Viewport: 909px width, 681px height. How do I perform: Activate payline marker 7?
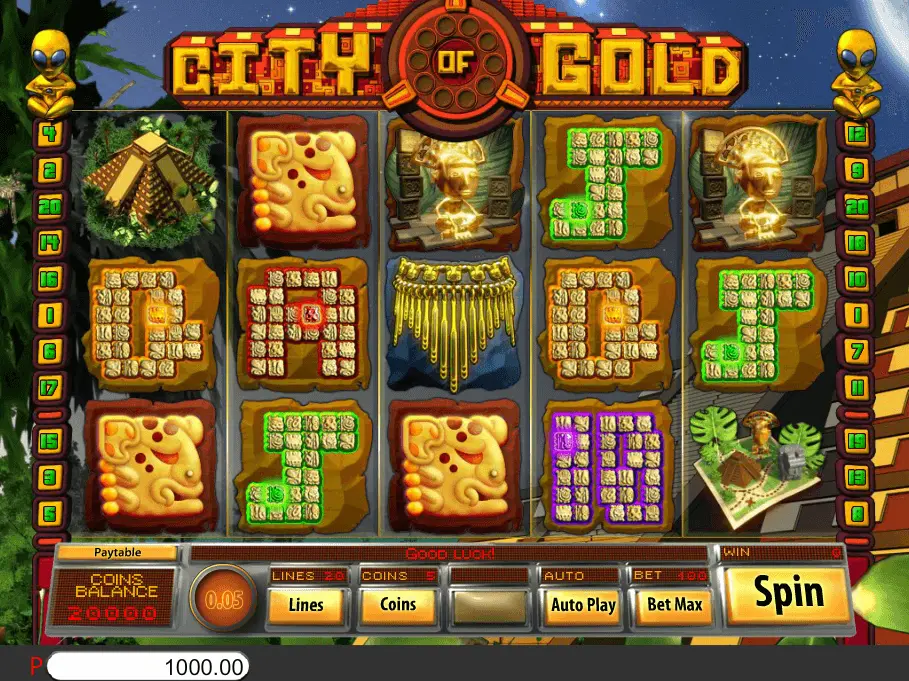click(856, 350)
